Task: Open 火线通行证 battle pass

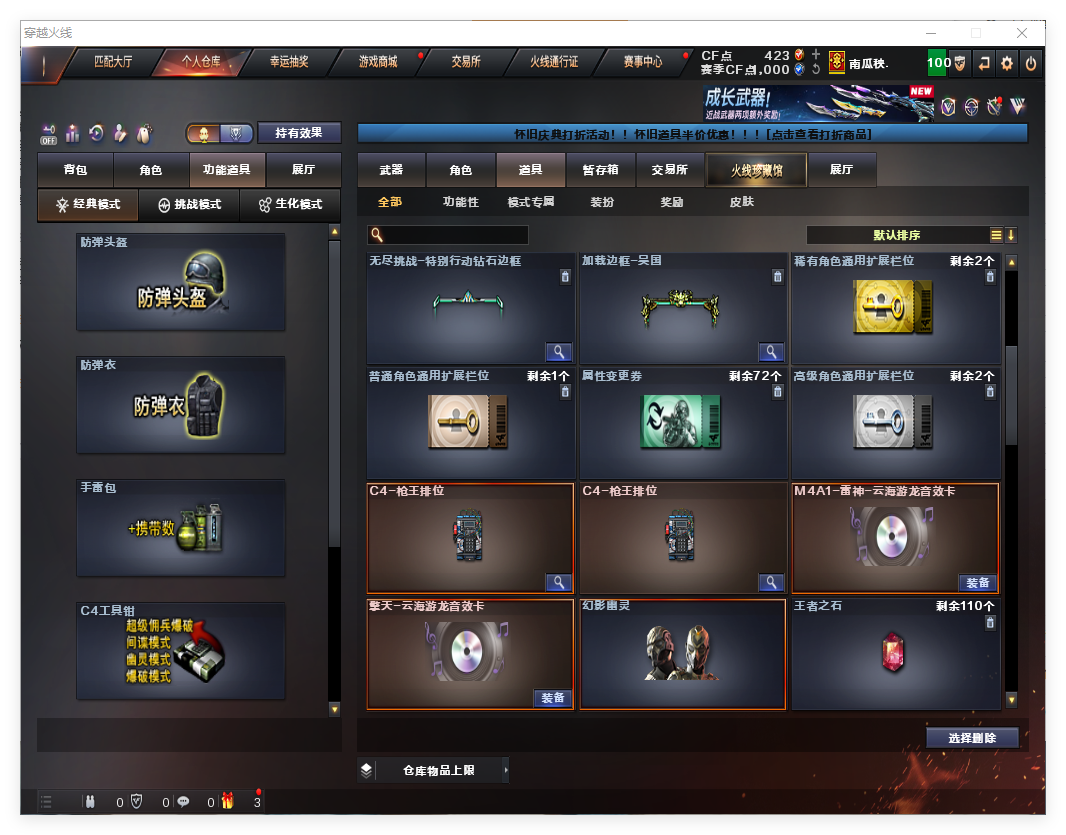Action: (554, 62)
